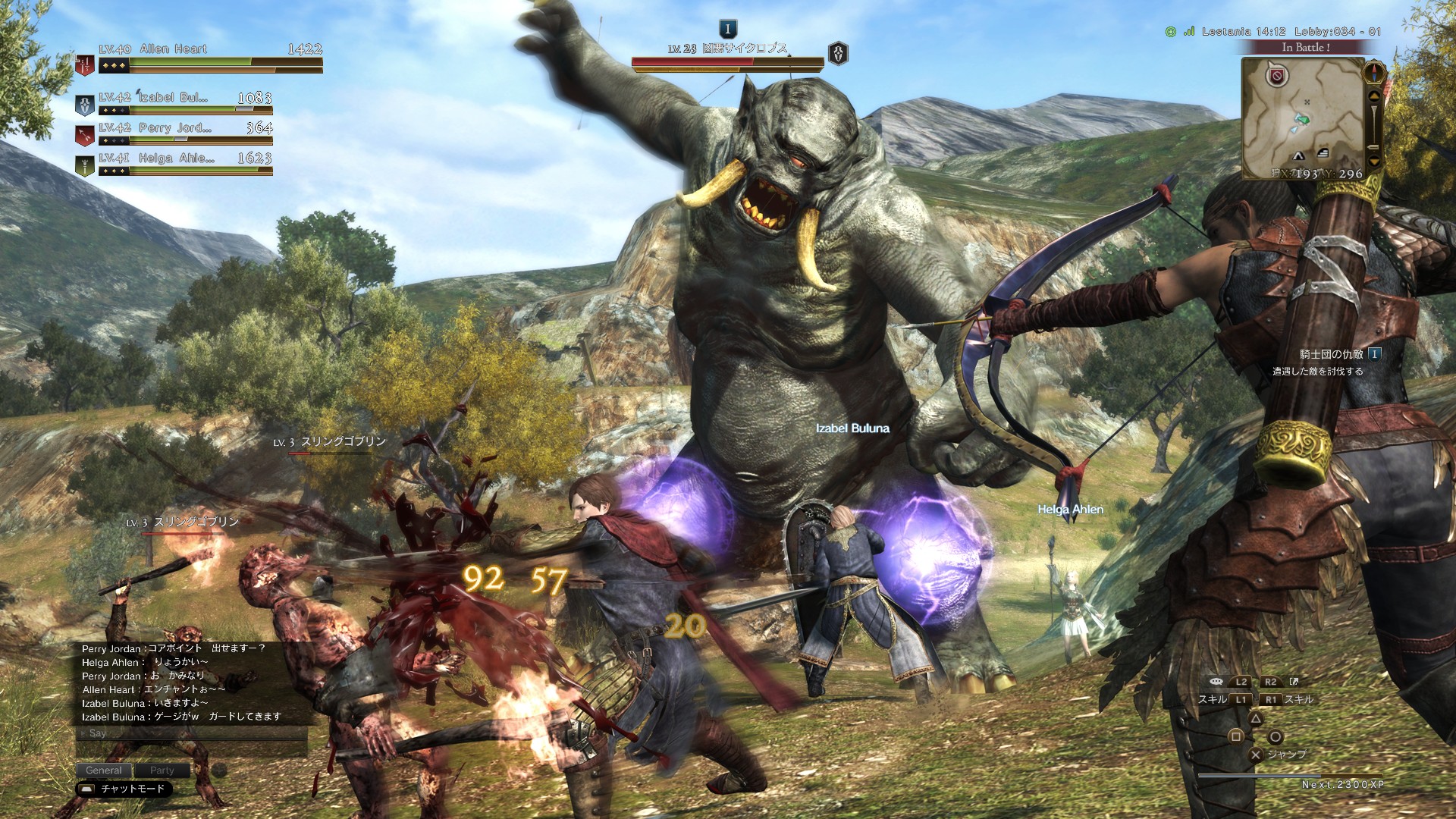
Task: Open the minimap in the corner
Action: (1301, 118)
